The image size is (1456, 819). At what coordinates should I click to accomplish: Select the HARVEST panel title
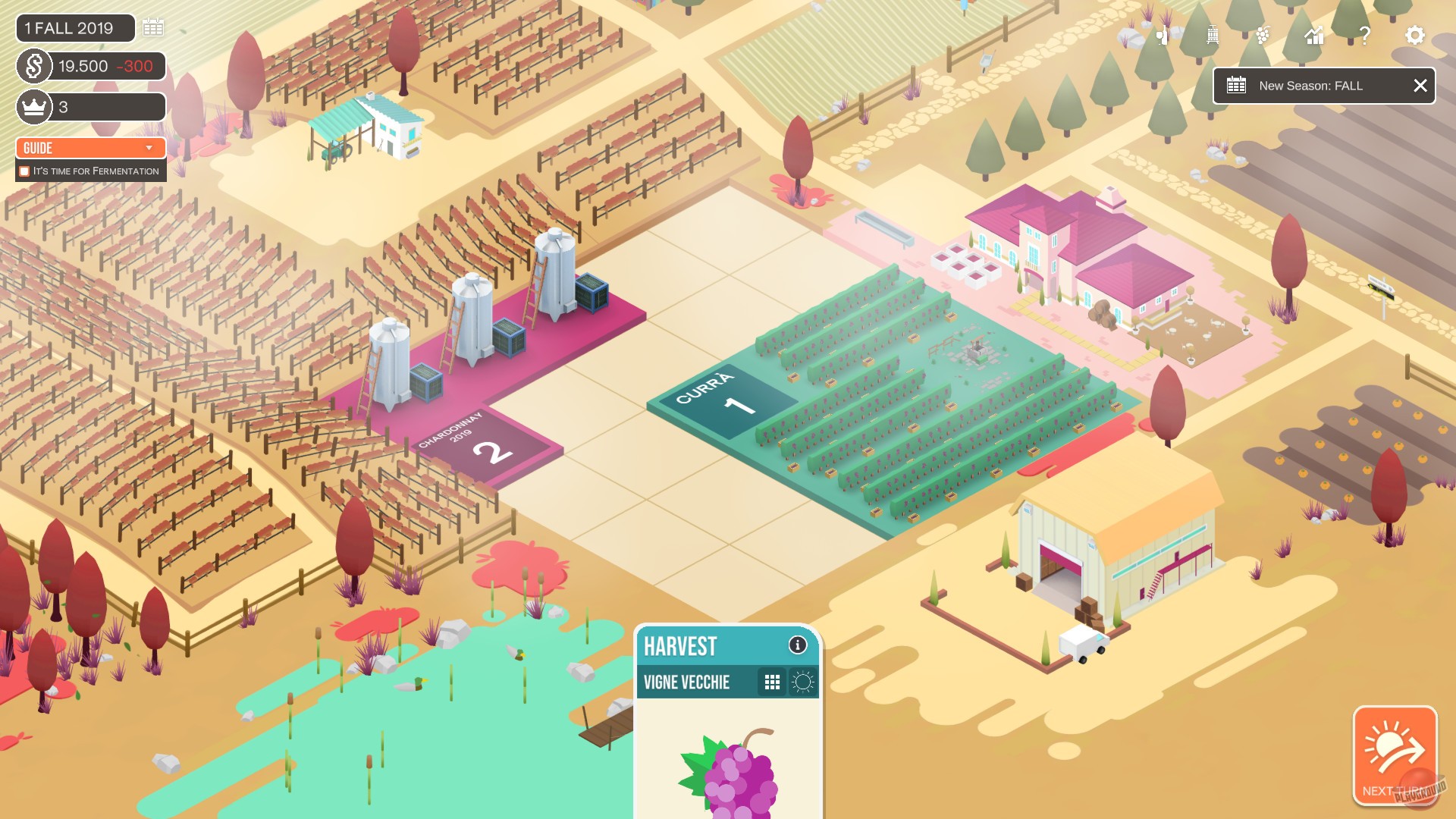[x=680, y=647]
